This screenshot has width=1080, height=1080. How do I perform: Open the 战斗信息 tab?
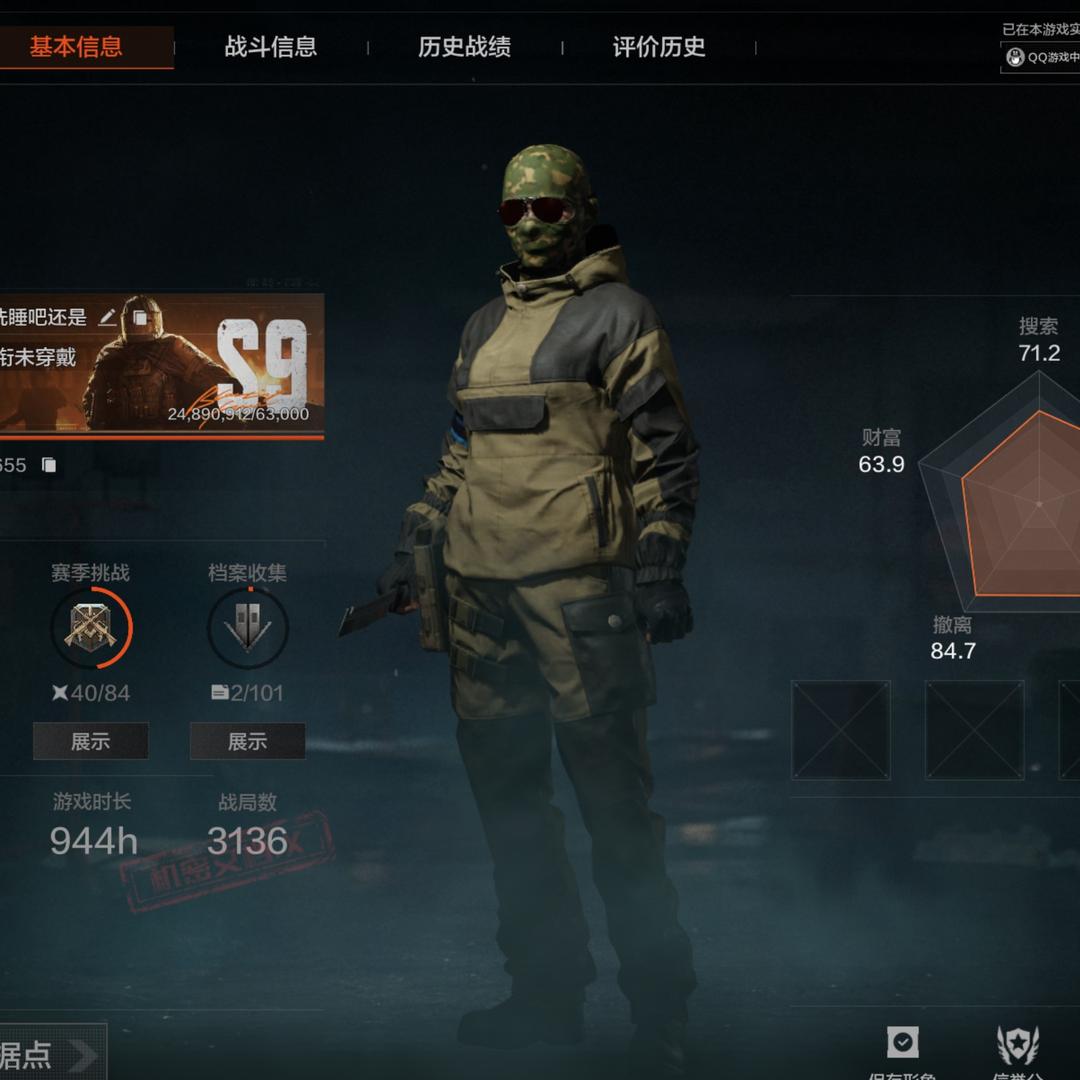coord(270,47)
